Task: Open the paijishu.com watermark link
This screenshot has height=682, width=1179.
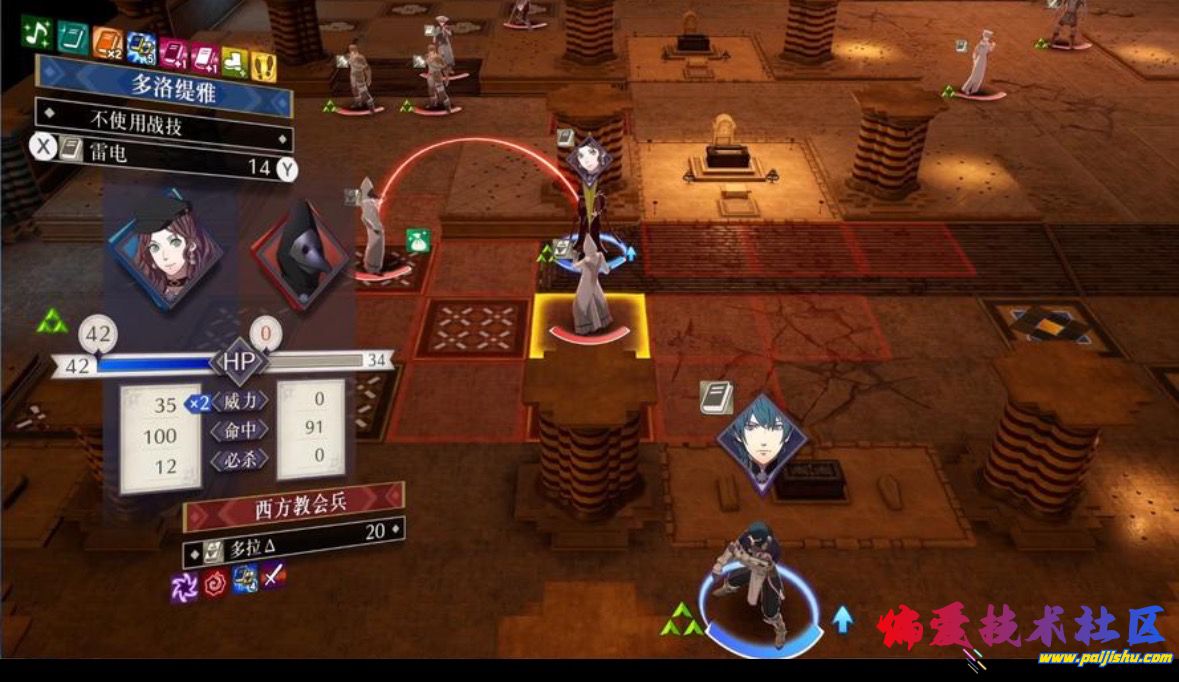Action: [x=1104, y=658]
